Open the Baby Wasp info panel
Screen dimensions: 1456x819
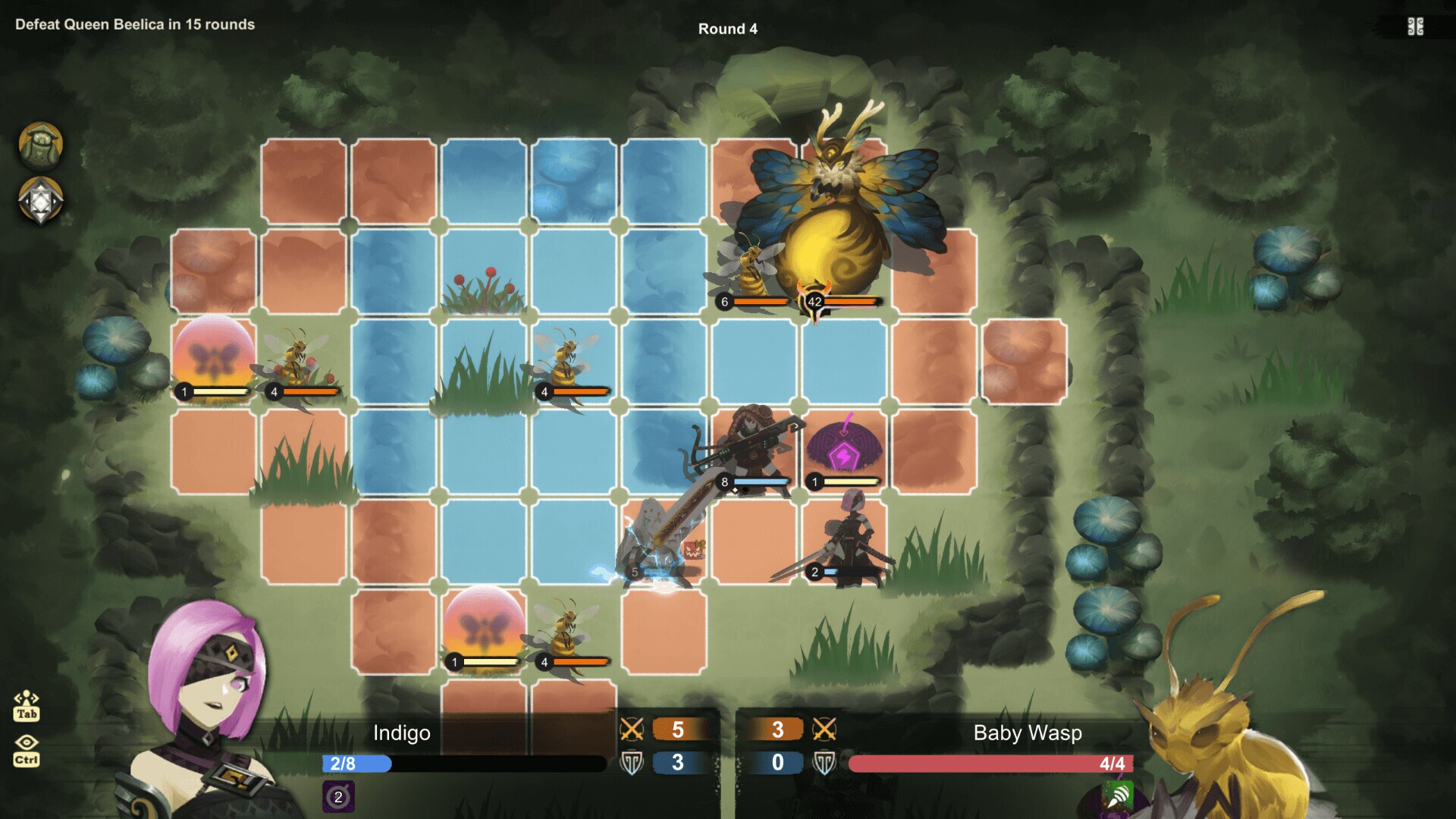[x=1028, y=733]
